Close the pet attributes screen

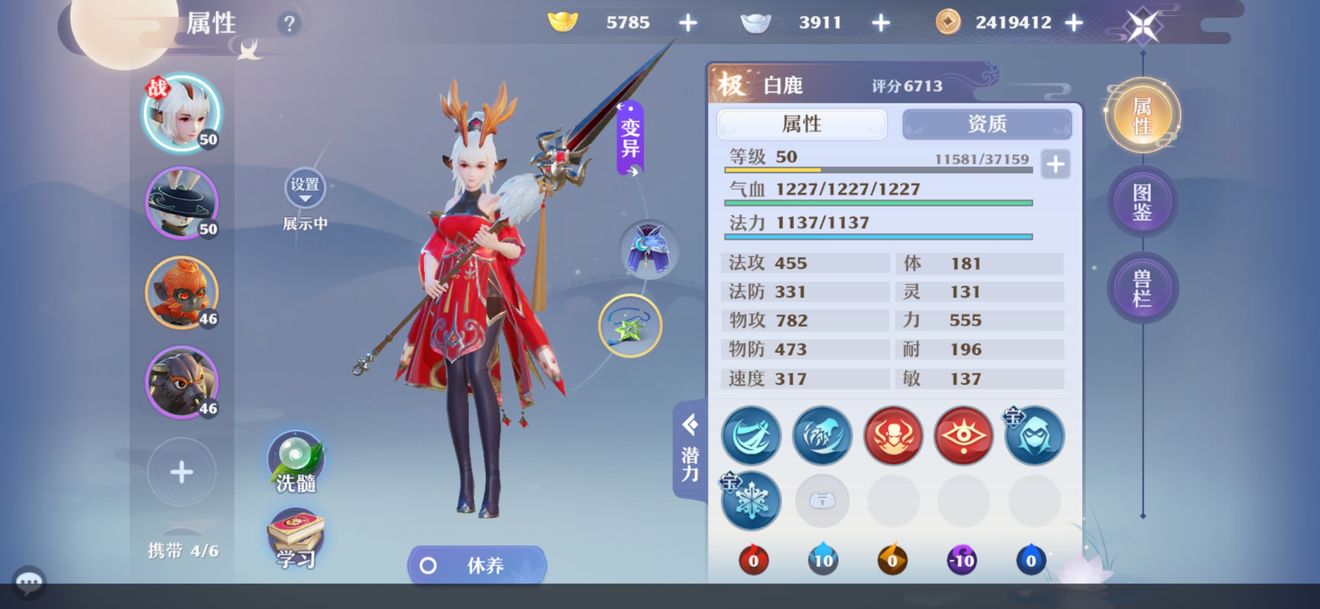point(1143,25)
